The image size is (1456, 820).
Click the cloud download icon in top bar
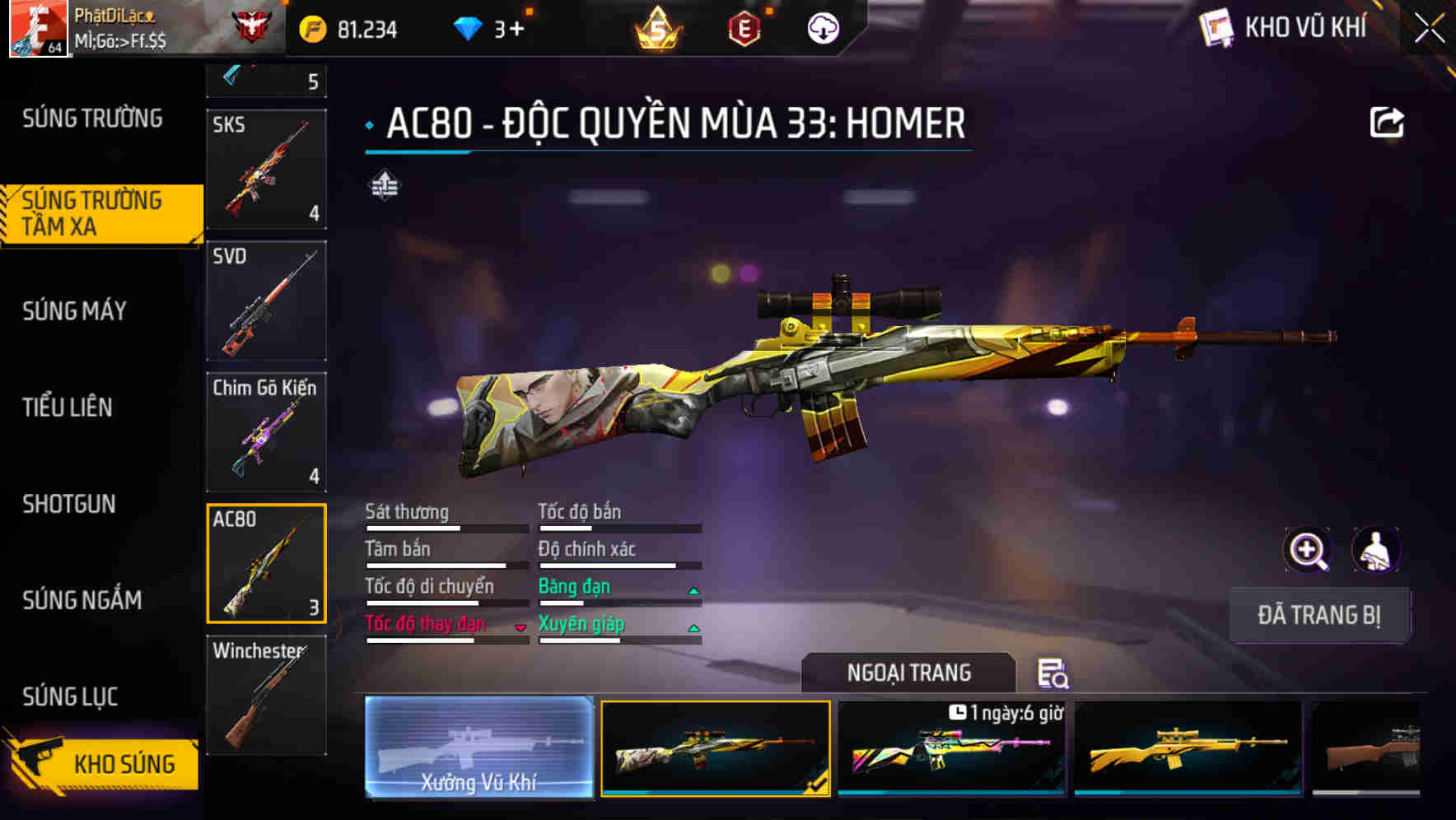point(823,28)
